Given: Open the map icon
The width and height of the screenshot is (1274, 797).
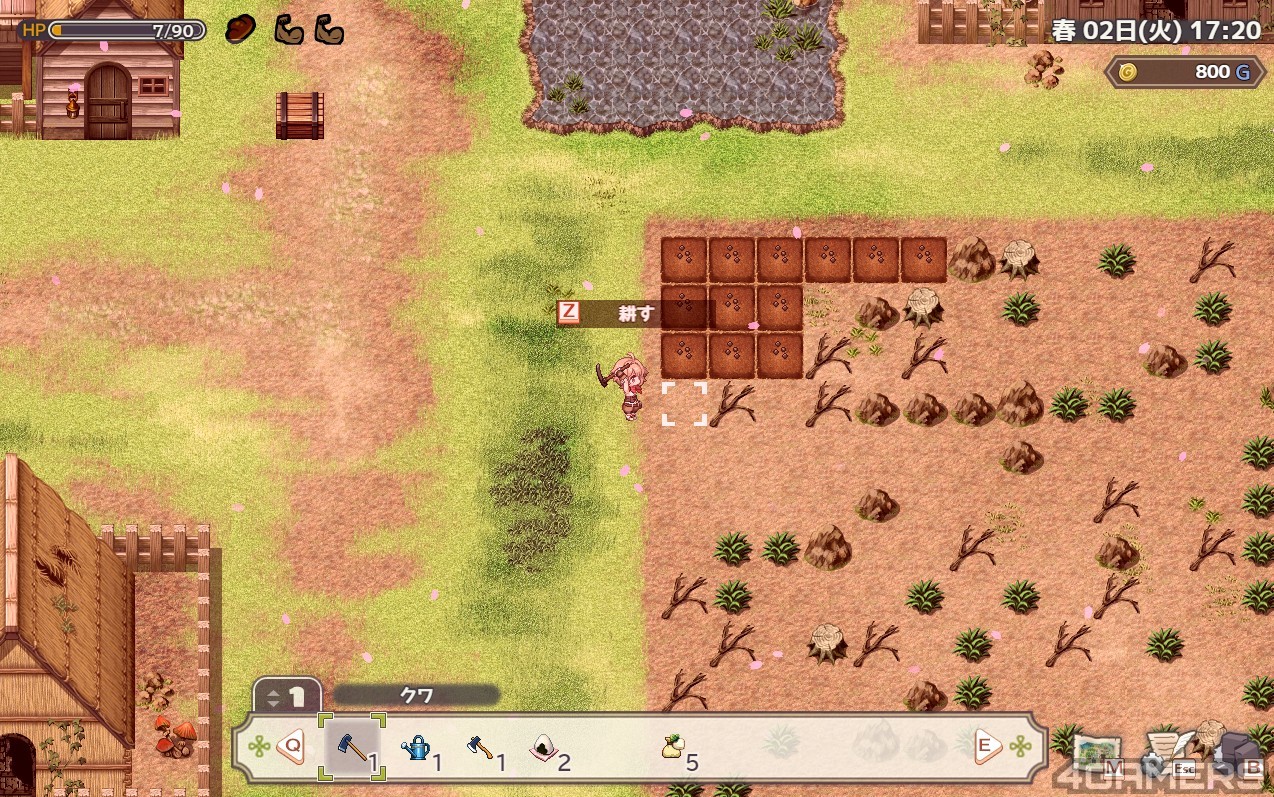Looking at the screenshot, I should coord(1097,751).
